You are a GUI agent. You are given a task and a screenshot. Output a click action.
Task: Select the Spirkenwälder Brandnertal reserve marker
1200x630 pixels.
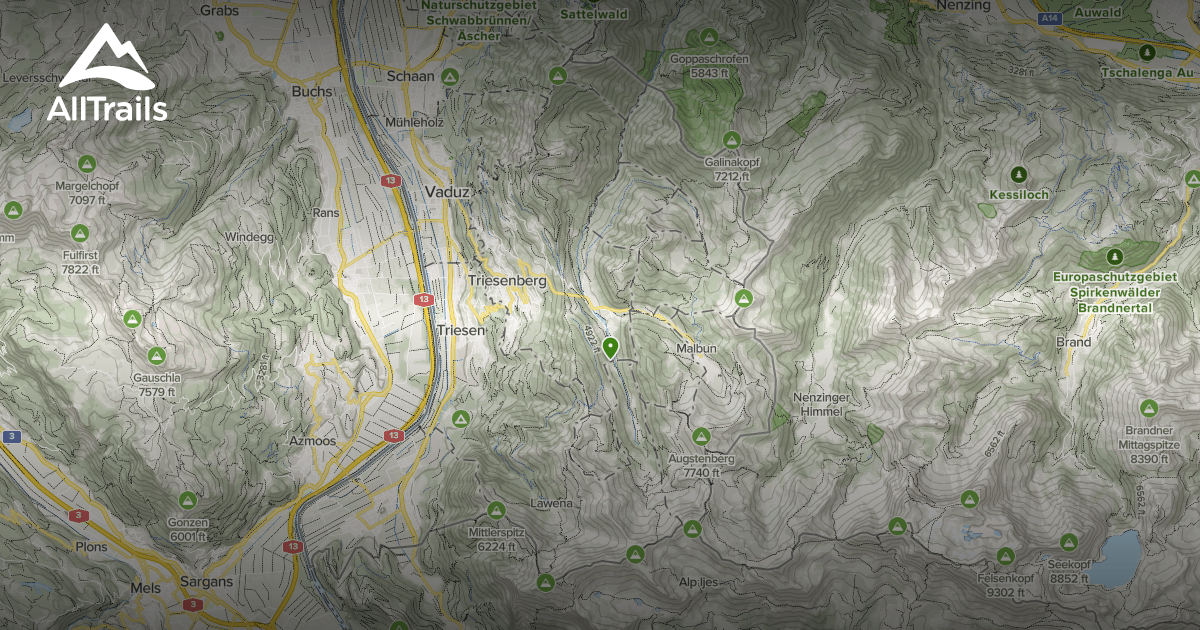point(1115,257)
